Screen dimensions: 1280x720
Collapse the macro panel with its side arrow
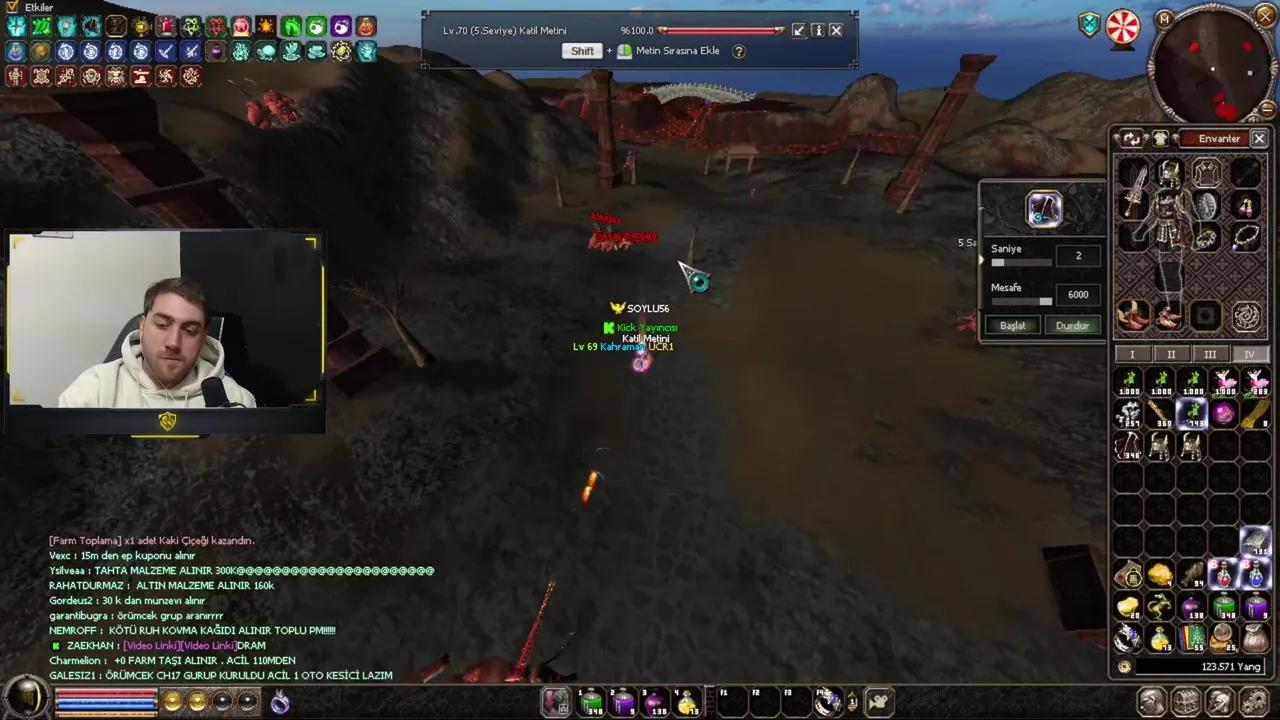[981, 258]
